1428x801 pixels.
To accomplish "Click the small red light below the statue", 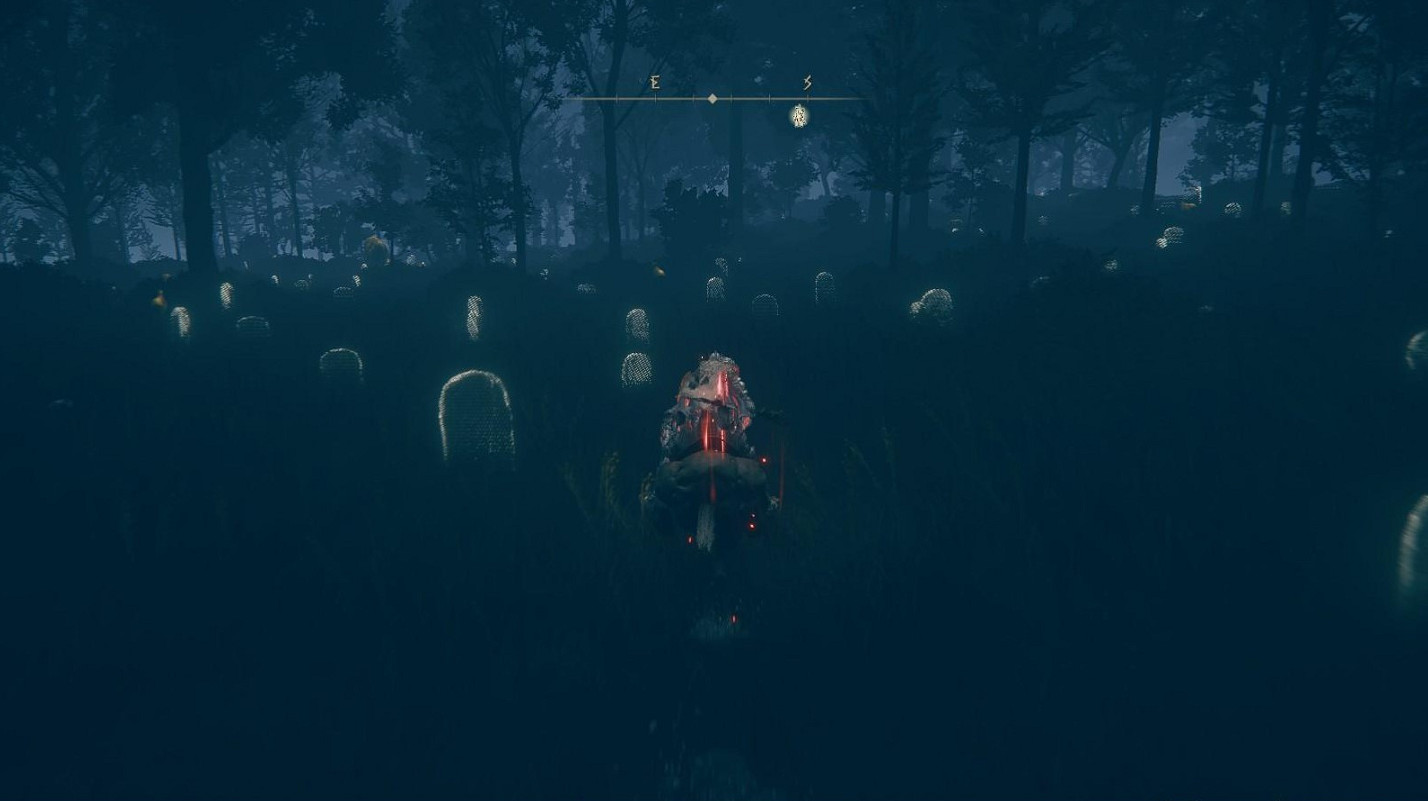I will [x=751, y=524].
